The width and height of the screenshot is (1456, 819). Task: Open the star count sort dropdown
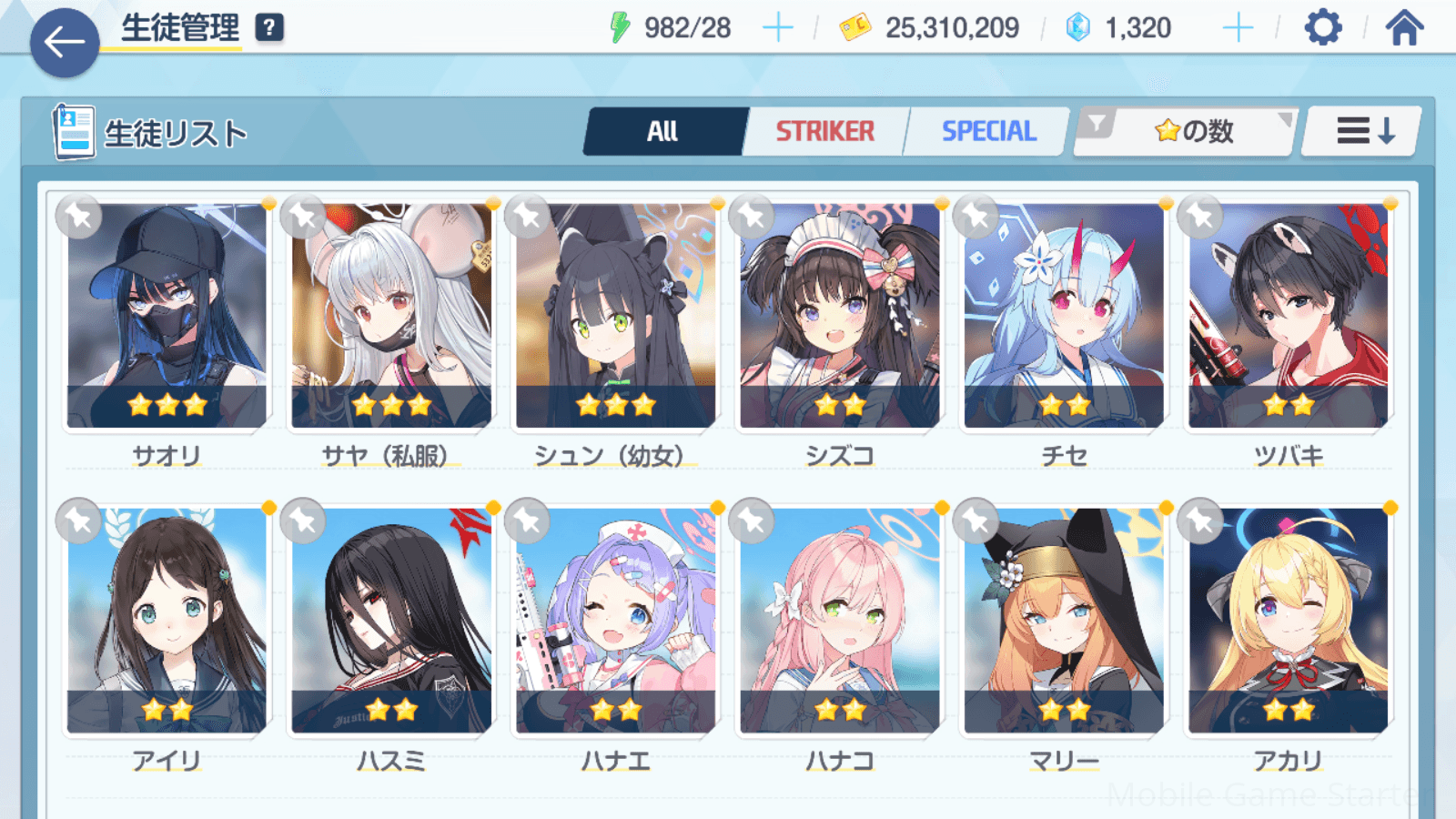(x=1185, y=132)
